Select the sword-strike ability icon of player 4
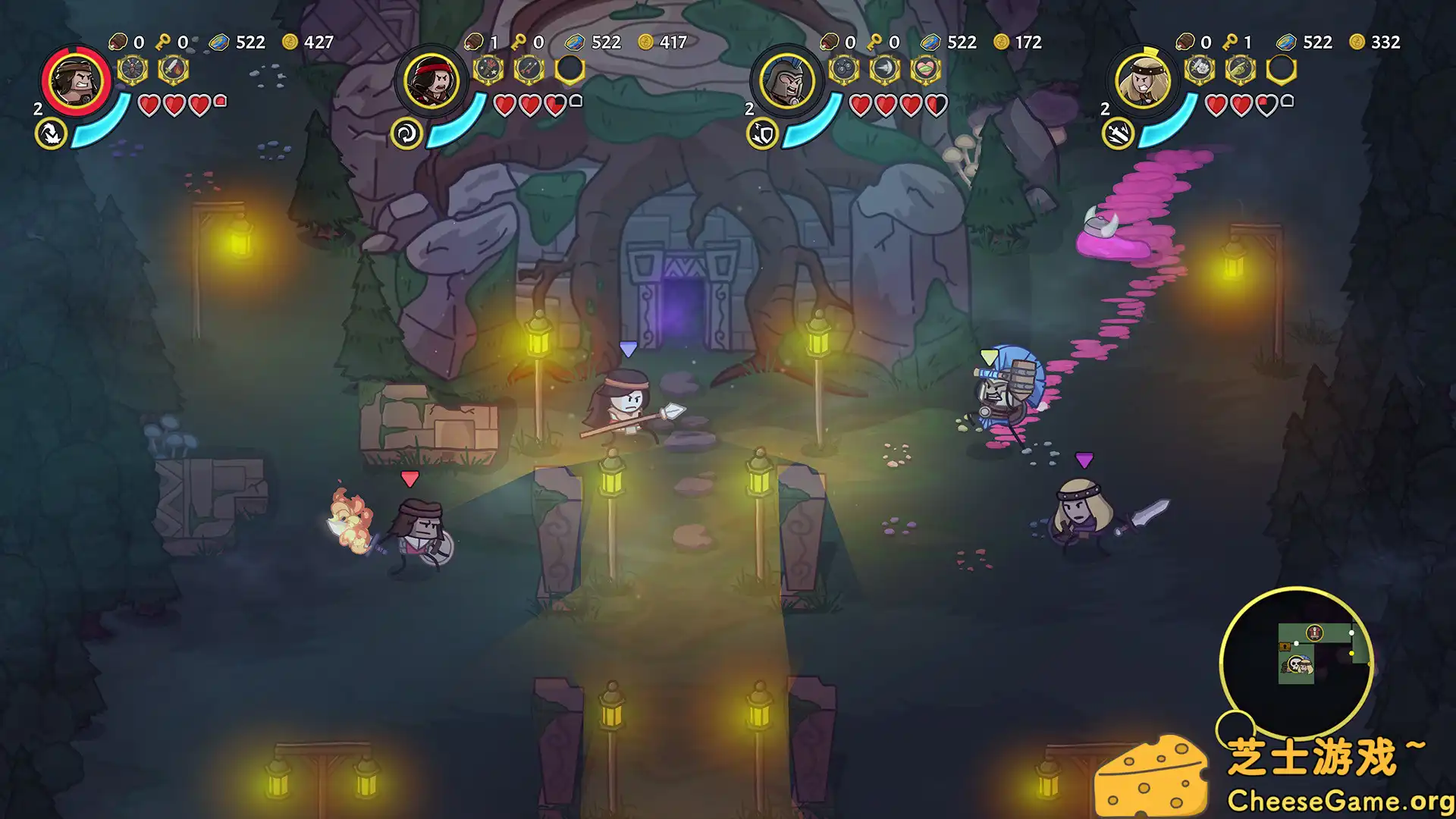 [1116, 133]
